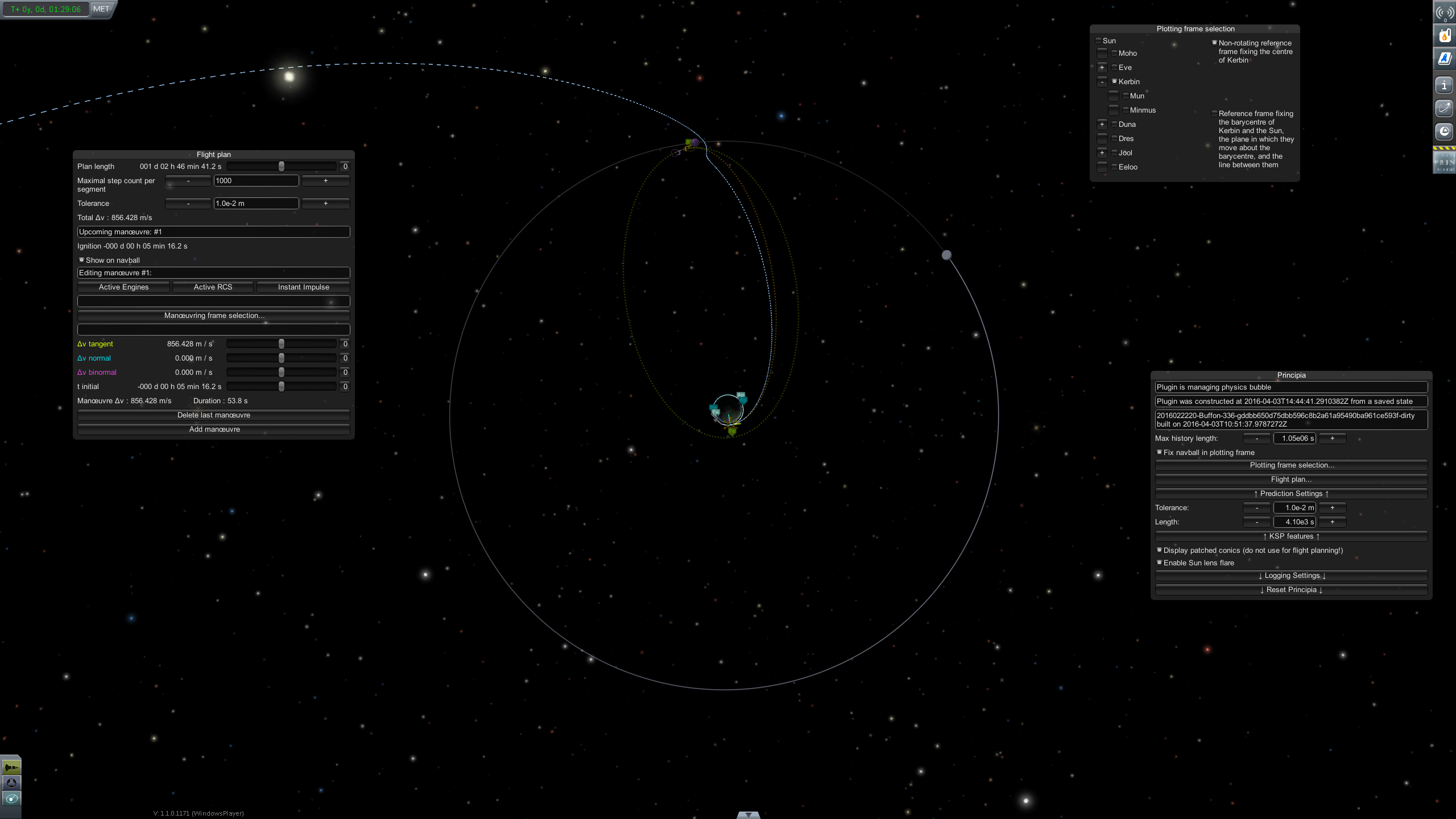Open Reset Principia options

[x=1291, y=590]
